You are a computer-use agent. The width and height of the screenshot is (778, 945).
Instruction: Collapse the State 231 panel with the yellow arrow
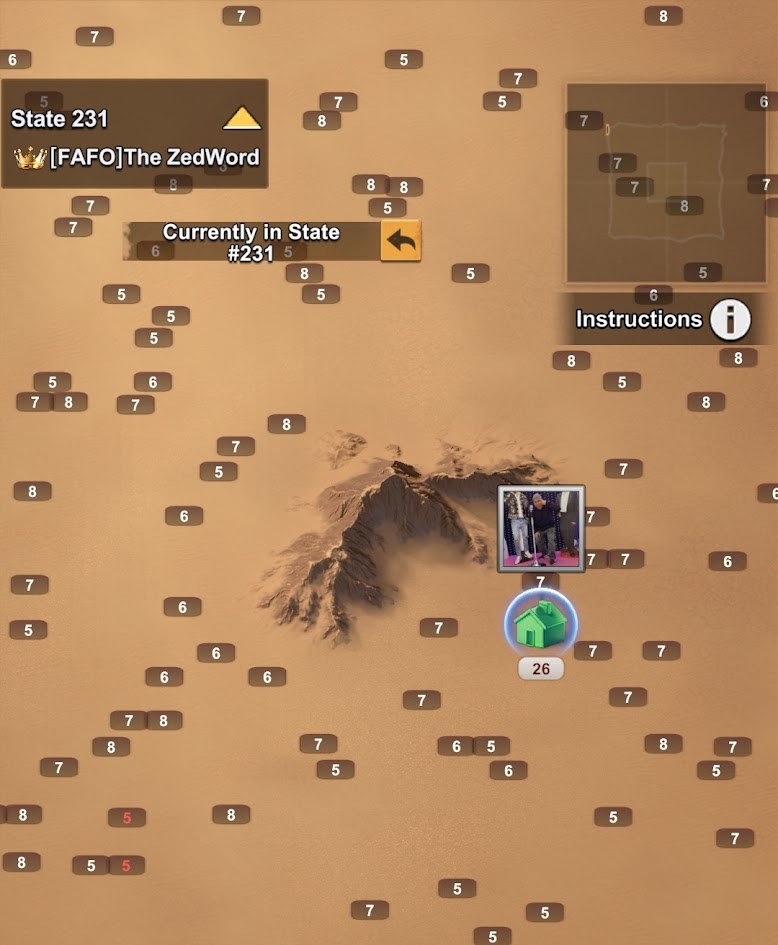click(x=242, y=119)
